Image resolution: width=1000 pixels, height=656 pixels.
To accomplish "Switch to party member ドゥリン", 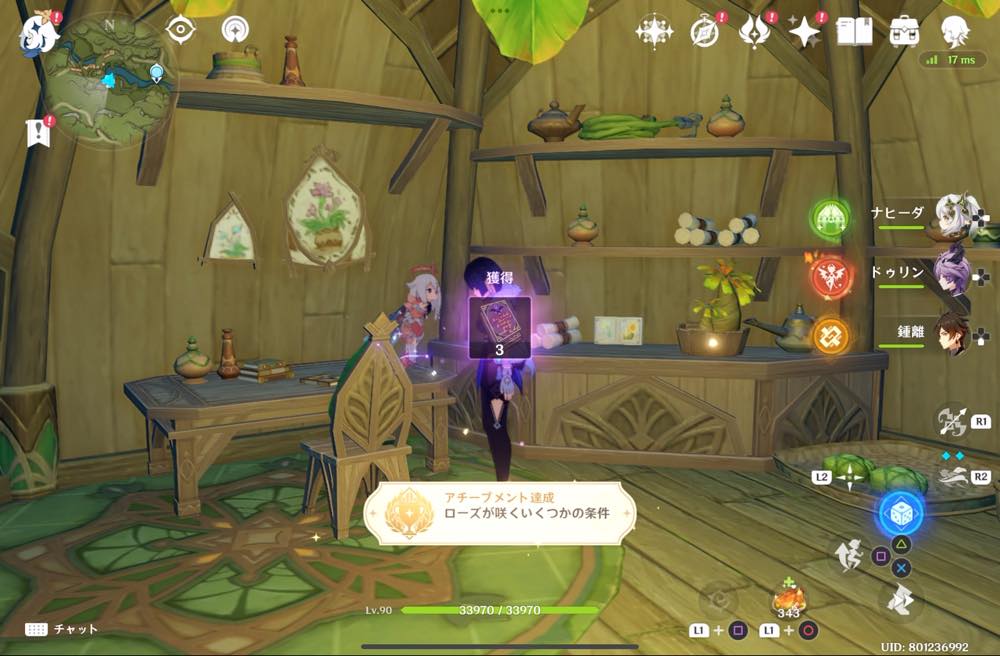I will click(953, 272).
